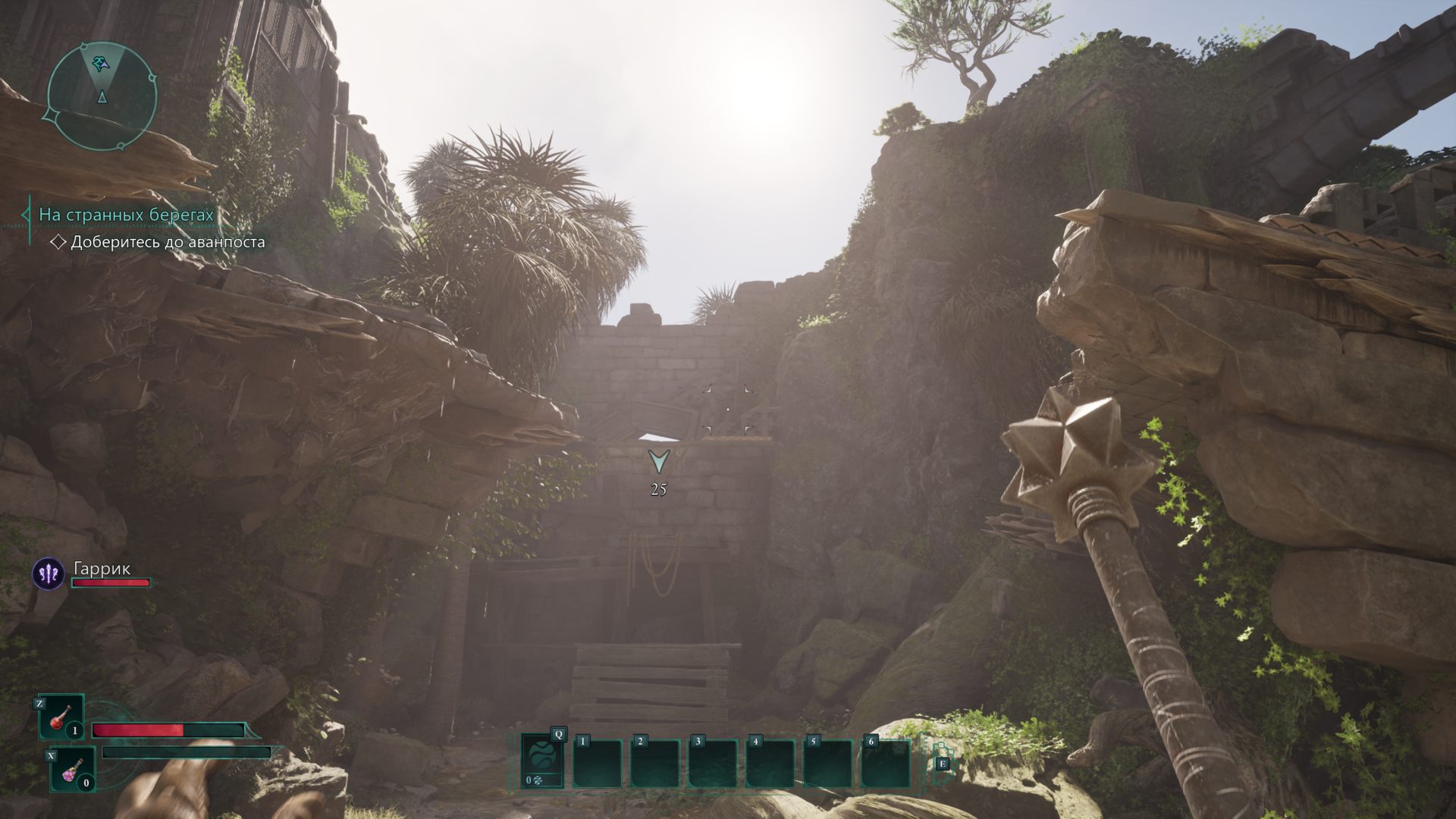Open the «На странных берегах» quest tracker
The image size is (1456, 819).
tap(126, 215)
